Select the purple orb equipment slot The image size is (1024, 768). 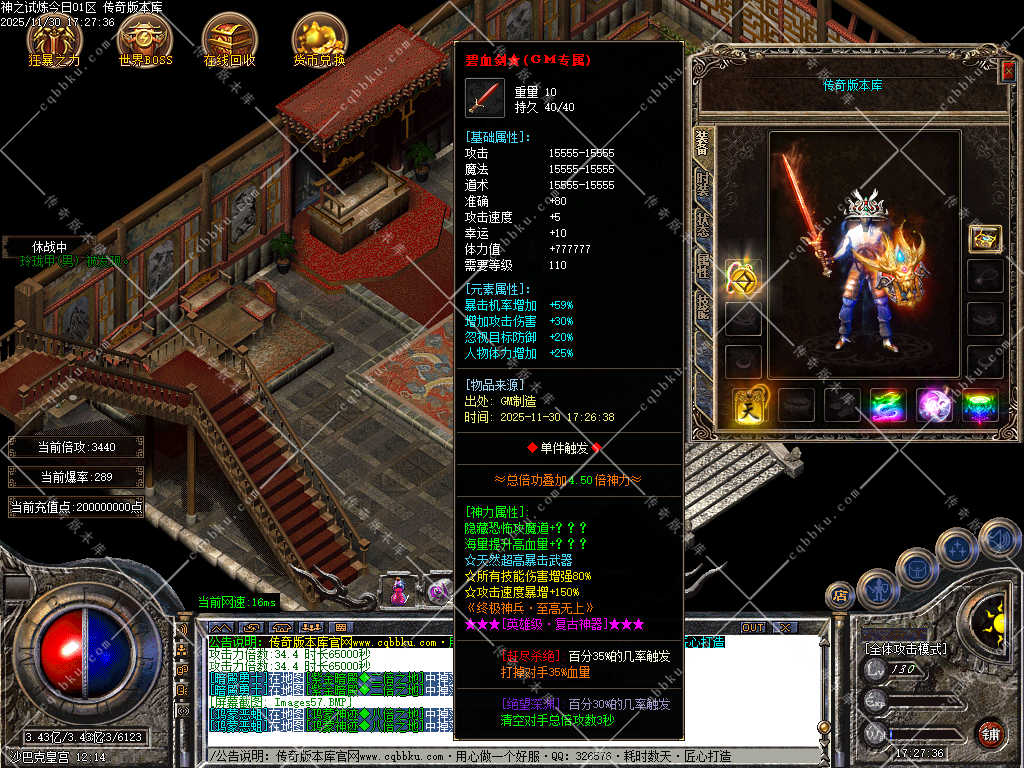pyautogui.click(x=935, y=405)
